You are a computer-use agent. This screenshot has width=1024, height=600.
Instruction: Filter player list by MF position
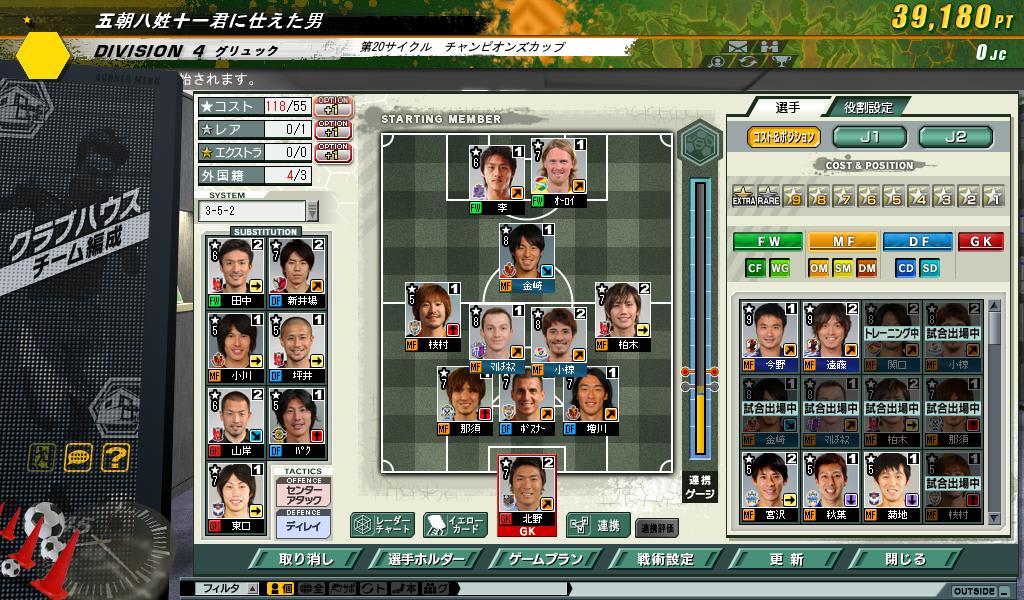coord(843,241)
